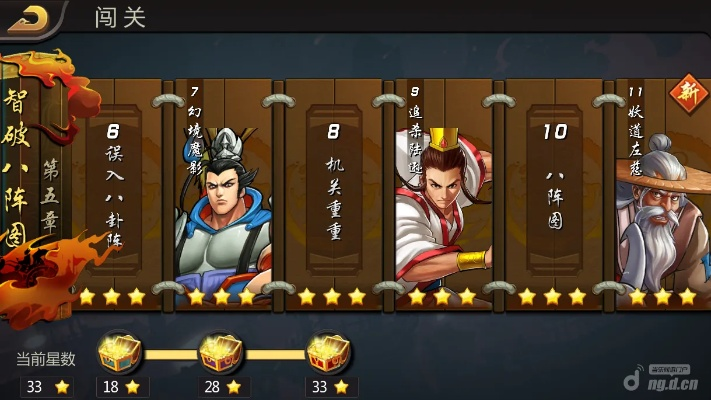The width and height of the screenshot is (711, 400).
Task: Go back using the golden arrow button
Action: click(x=28, y=16)
